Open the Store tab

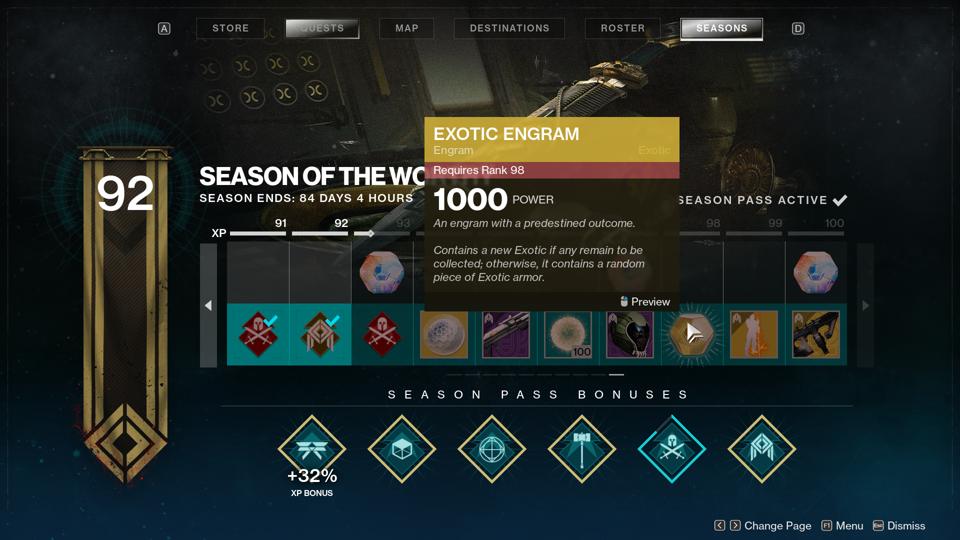[x=230, y=28]
